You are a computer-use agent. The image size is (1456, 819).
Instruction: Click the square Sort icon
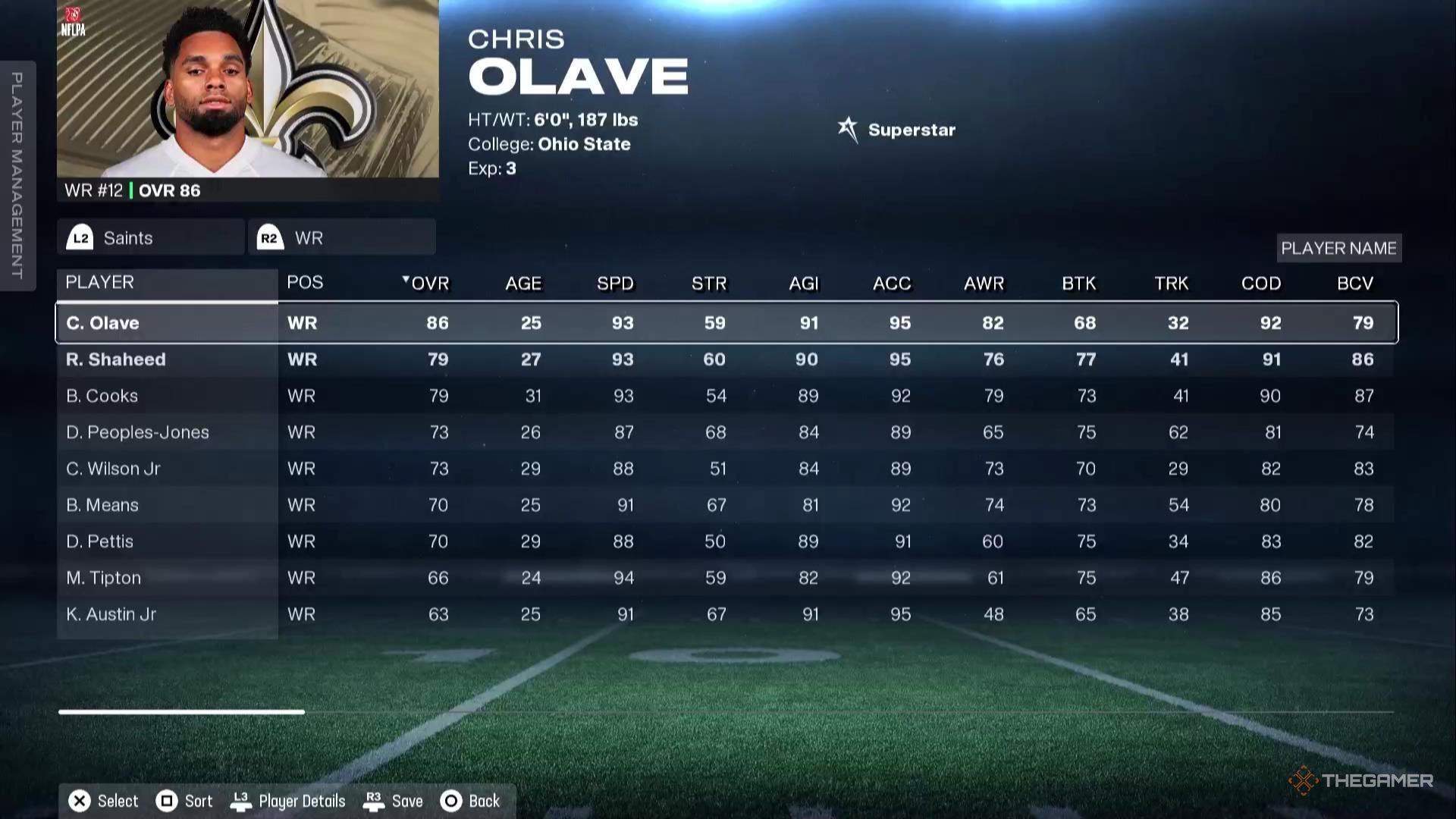pyautogui.click(x=167, y=801)
